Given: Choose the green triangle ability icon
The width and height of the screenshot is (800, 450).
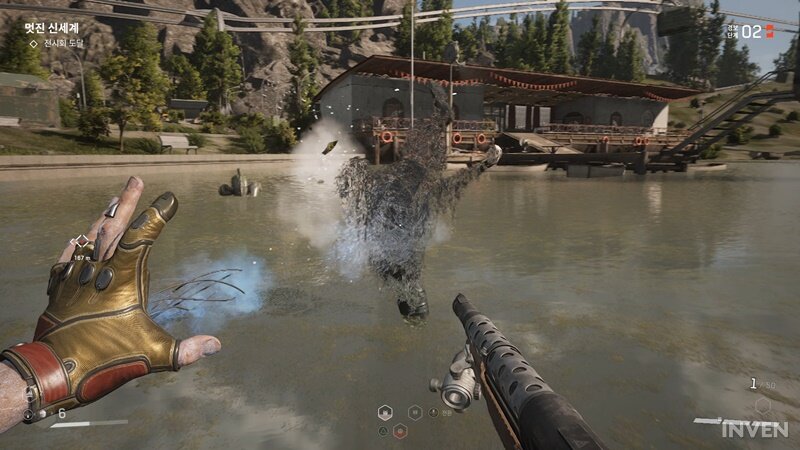Looking at the screenshot, I should [384, 431].
